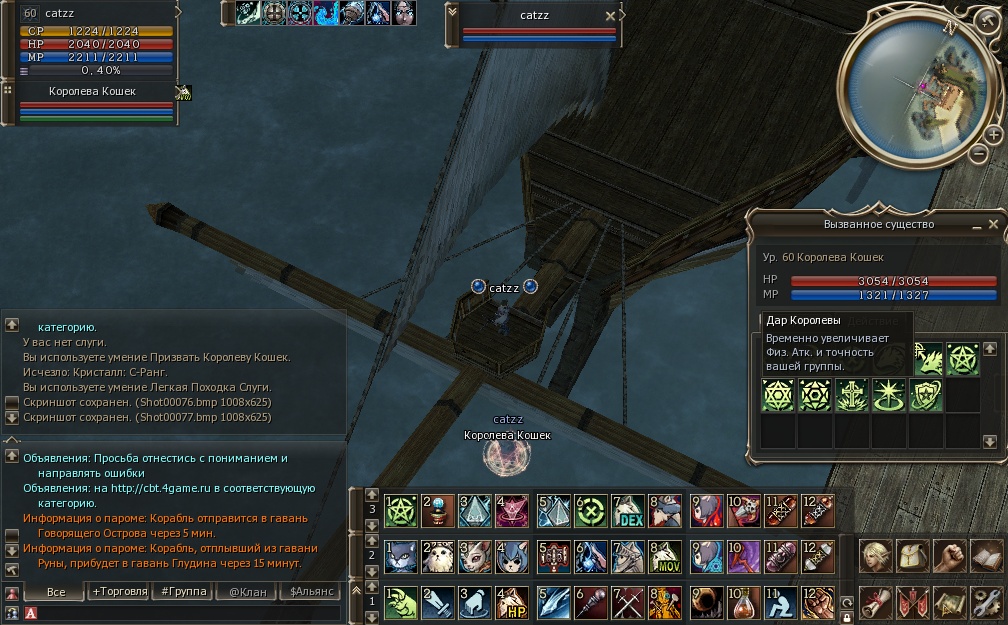Switch chat to the +Торговля tab

pyautogui.click(x=119, y=592)
